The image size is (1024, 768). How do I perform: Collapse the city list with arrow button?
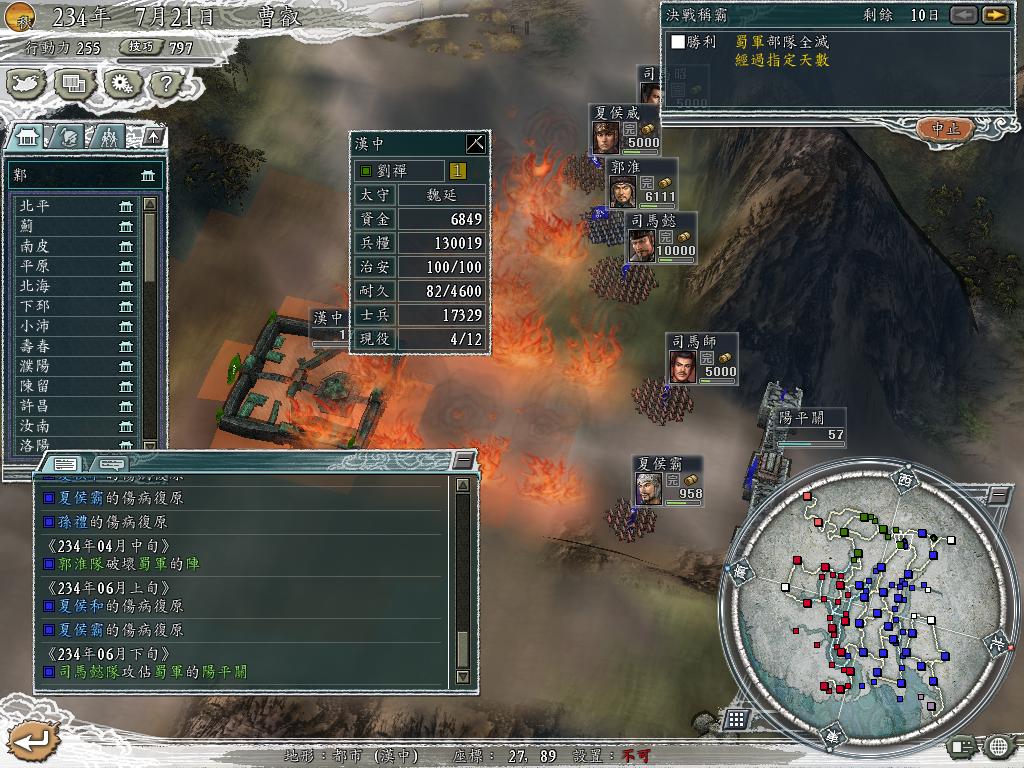(152, 137)
